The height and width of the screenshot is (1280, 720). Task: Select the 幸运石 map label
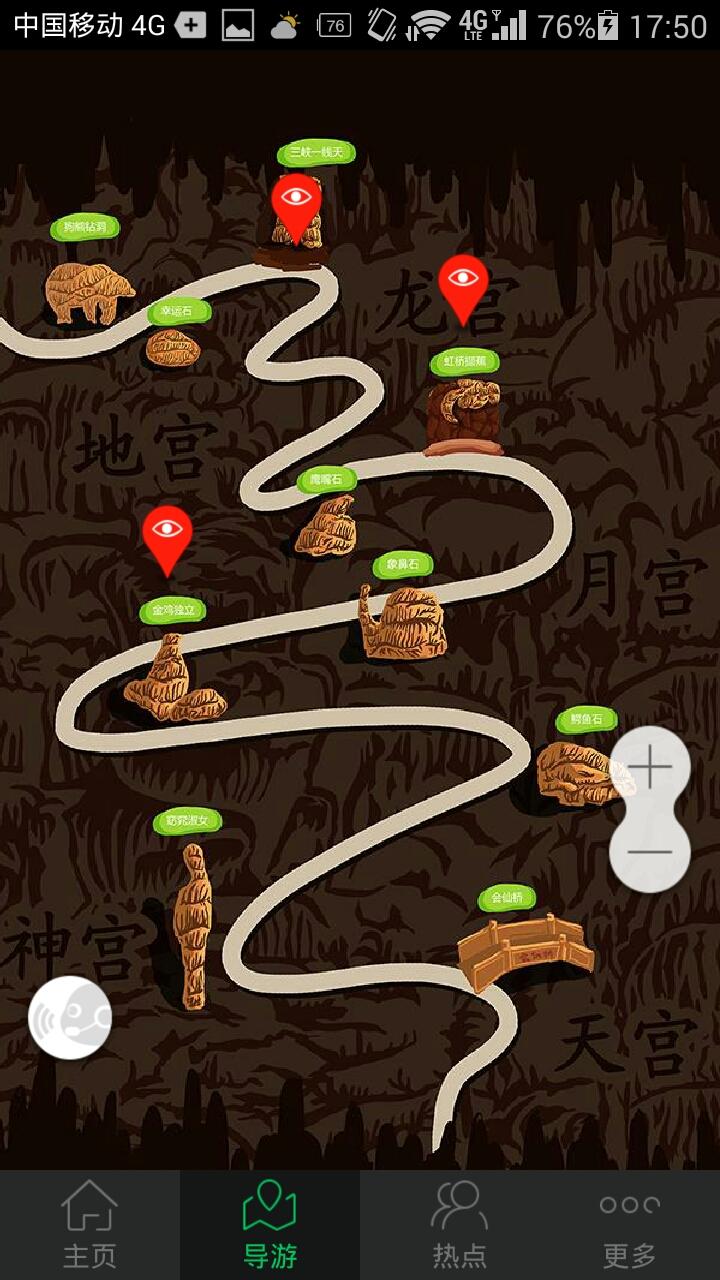(x=180, y=312)
